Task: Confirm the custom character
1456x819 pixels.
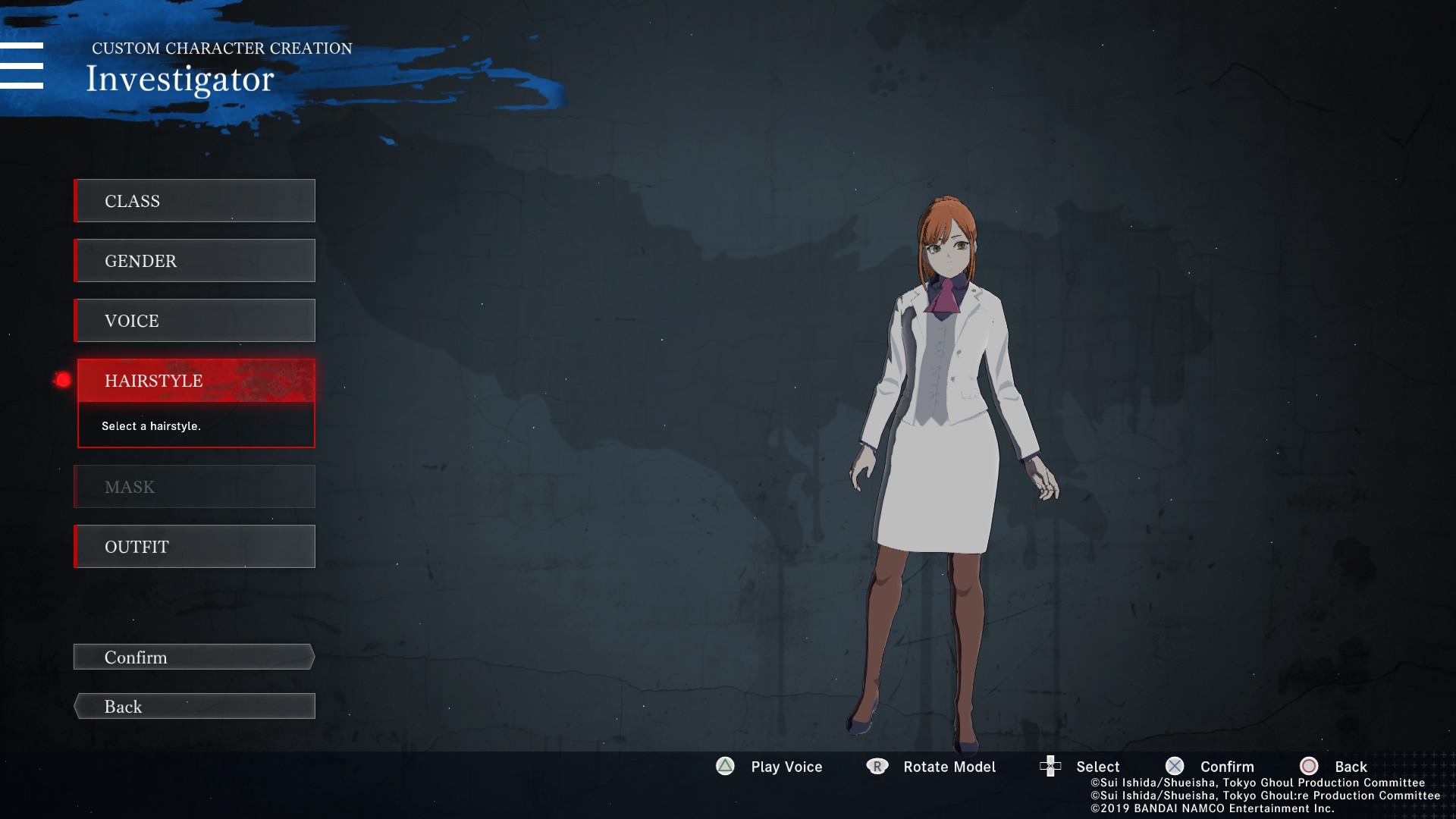Action: pyautogui.click(x=194, y=657)
